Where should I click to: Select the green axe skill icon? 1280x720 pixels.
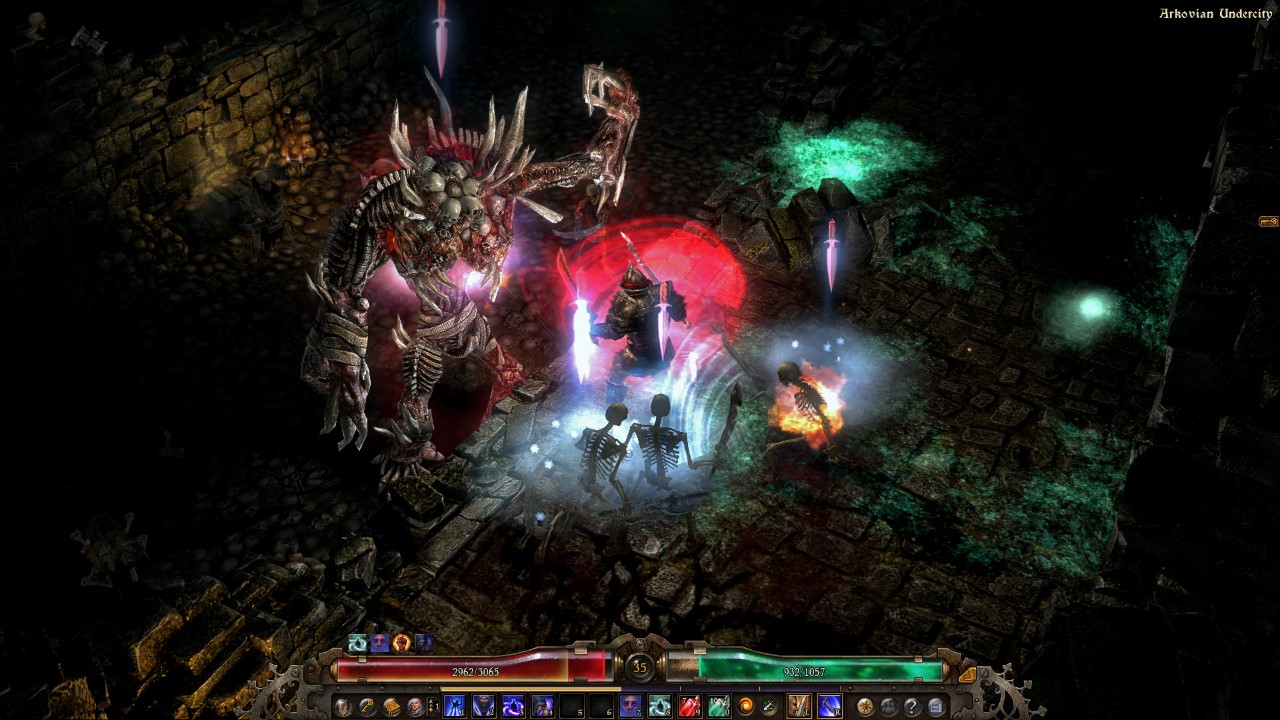tap(768, 704)
